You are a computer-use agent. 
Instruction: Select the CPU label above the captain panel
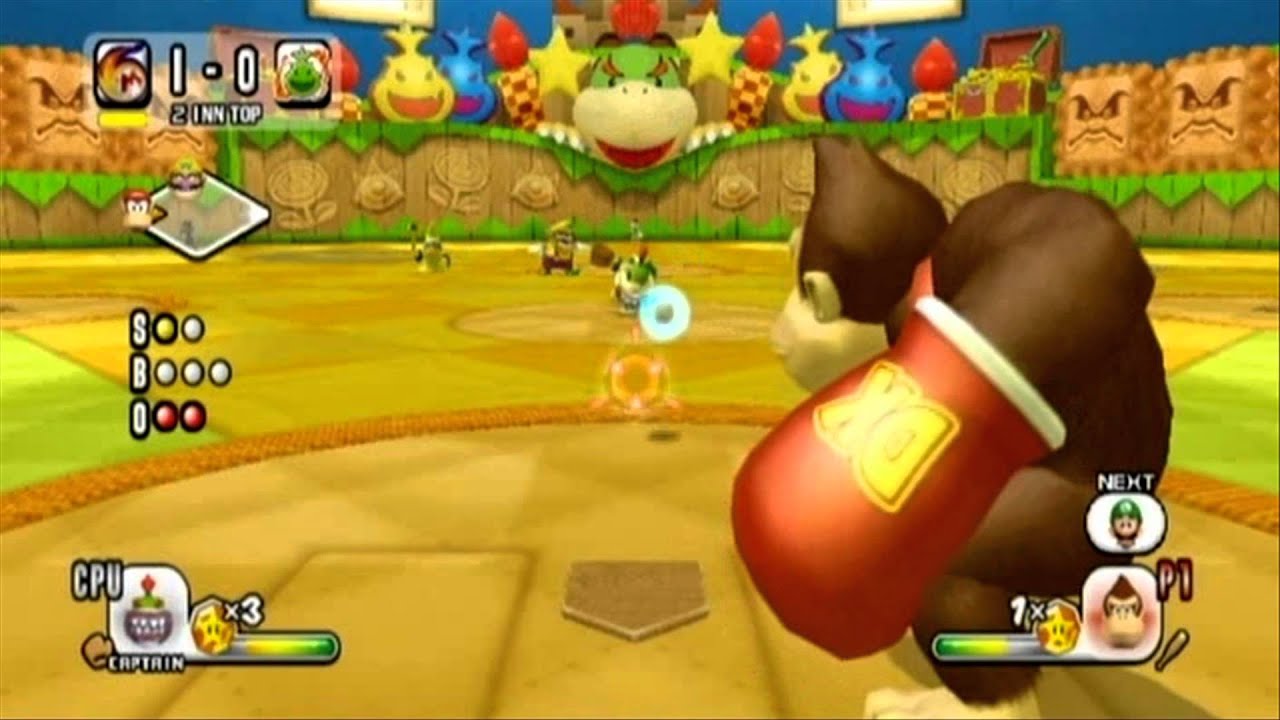click(x=97, y=578)
